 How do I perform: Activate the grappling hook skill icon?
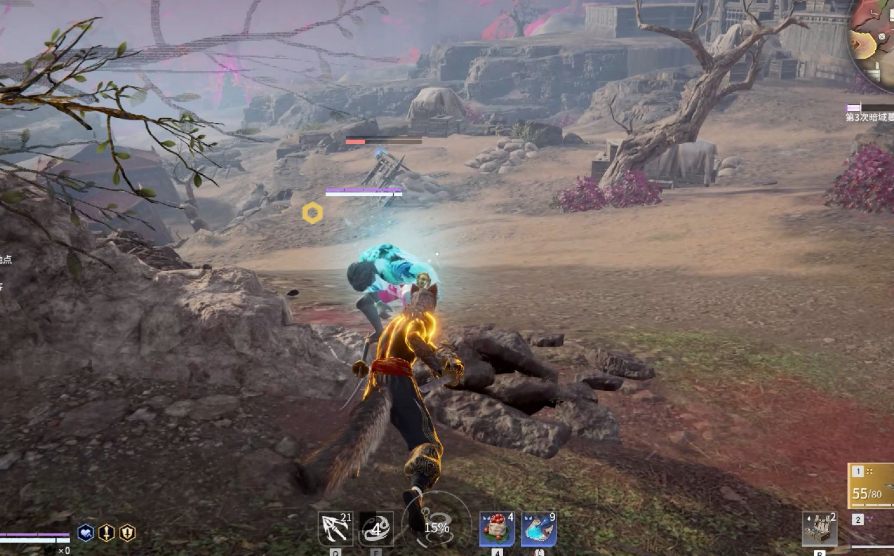[334, 527]
